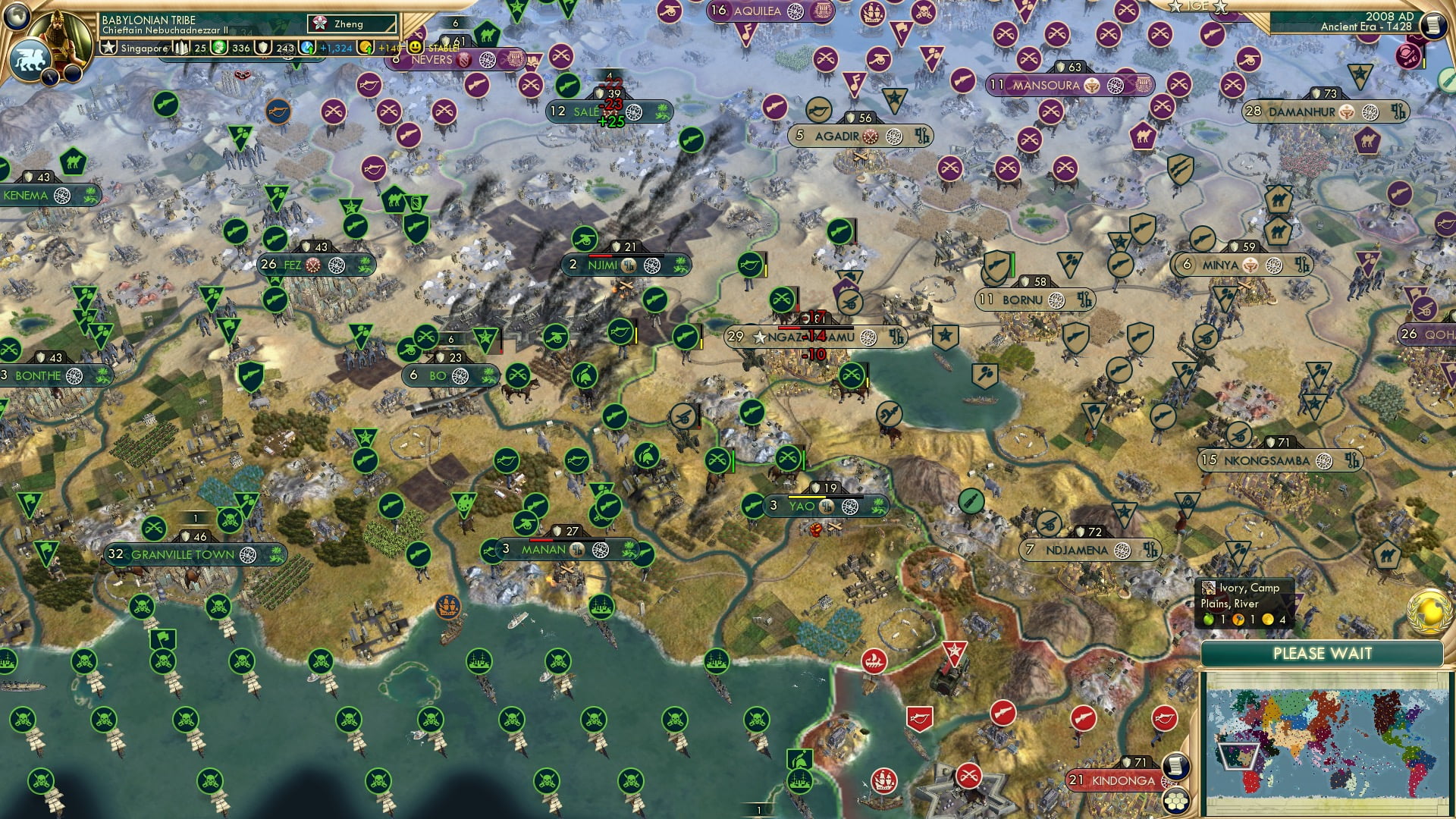Click the culture icon showing 336
Screen dimensions: 1456x819
(218, 49)
